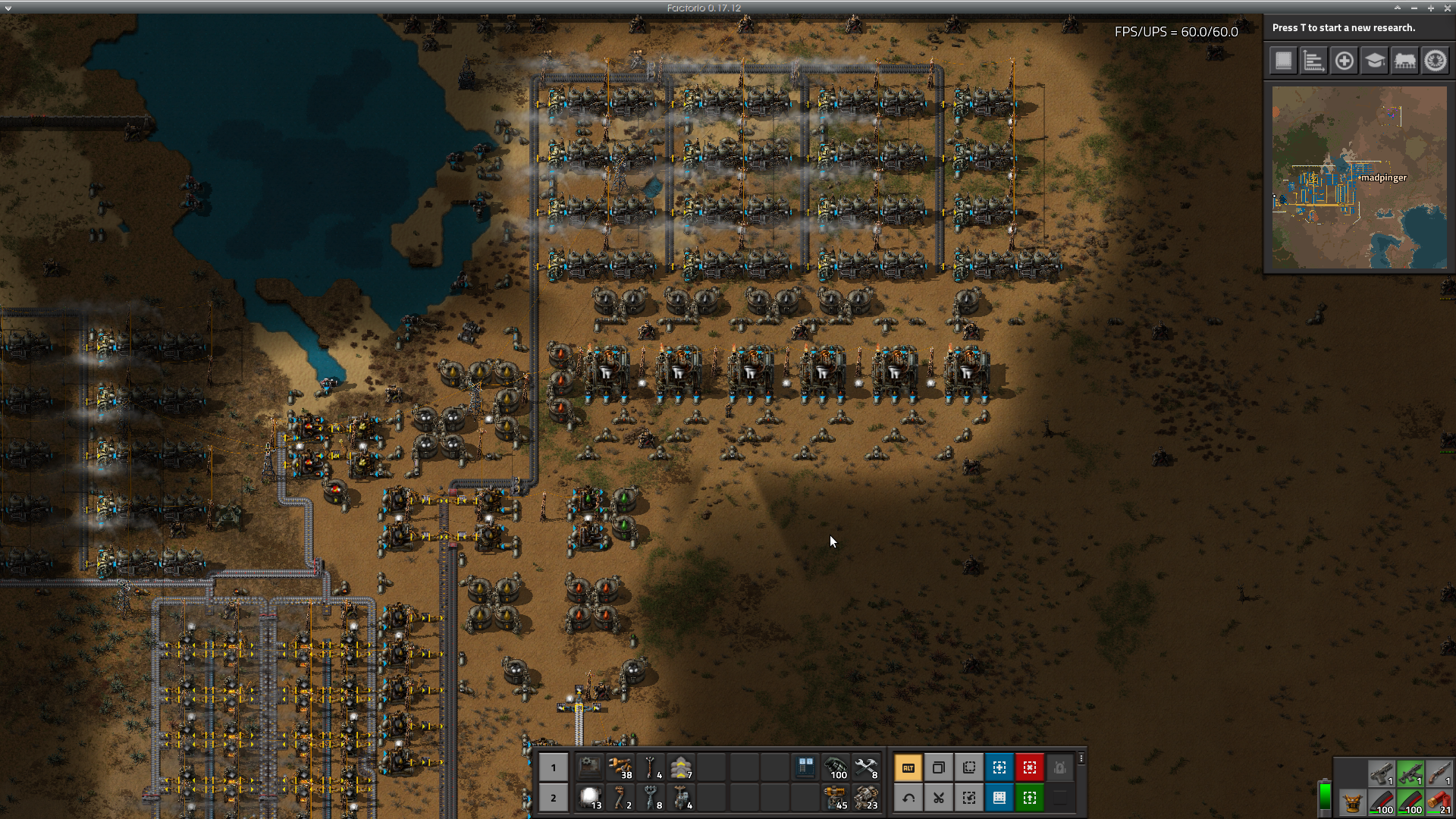
Task: Select the green upgrade planner tool
Action: pyautogui.click(x=1030, y=798)
